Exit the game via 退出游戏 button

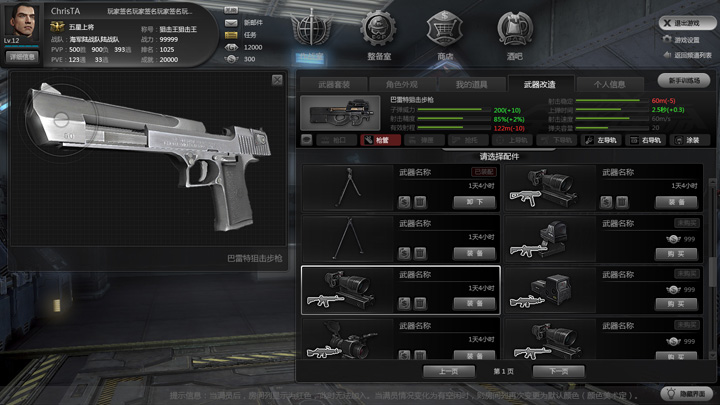(x=687, y=23)
